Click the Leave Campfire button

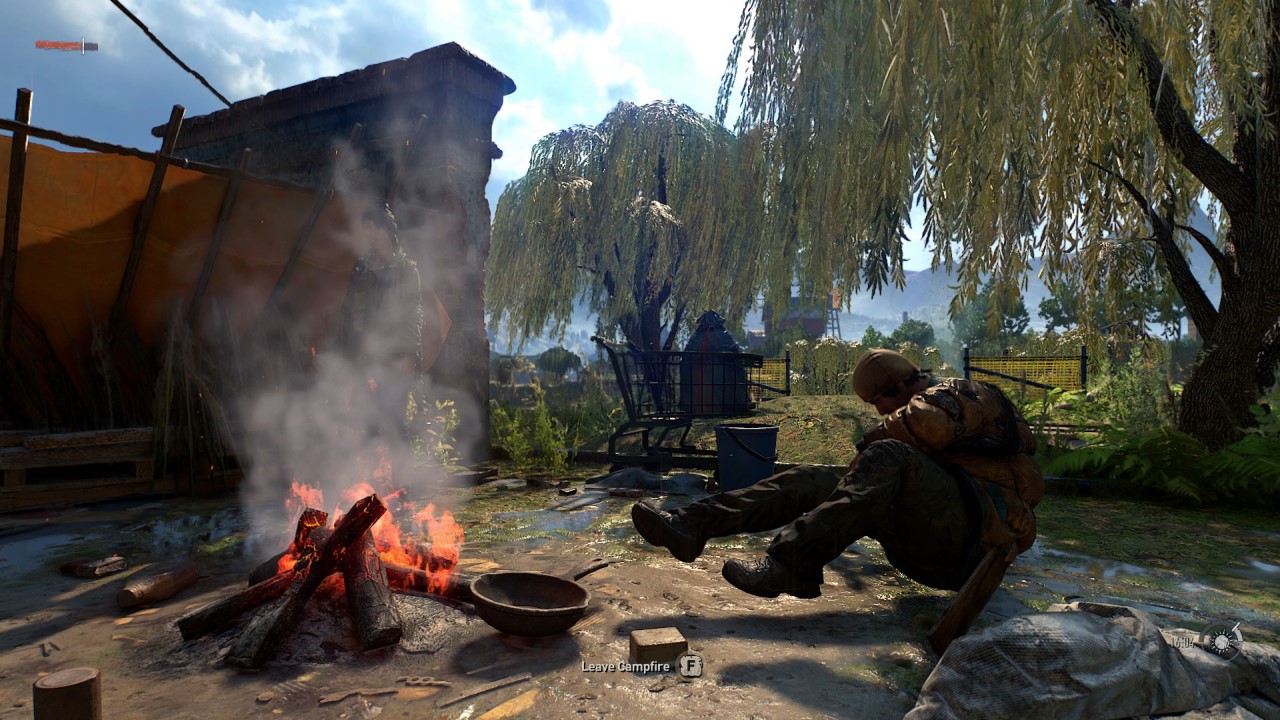(692, 665)
